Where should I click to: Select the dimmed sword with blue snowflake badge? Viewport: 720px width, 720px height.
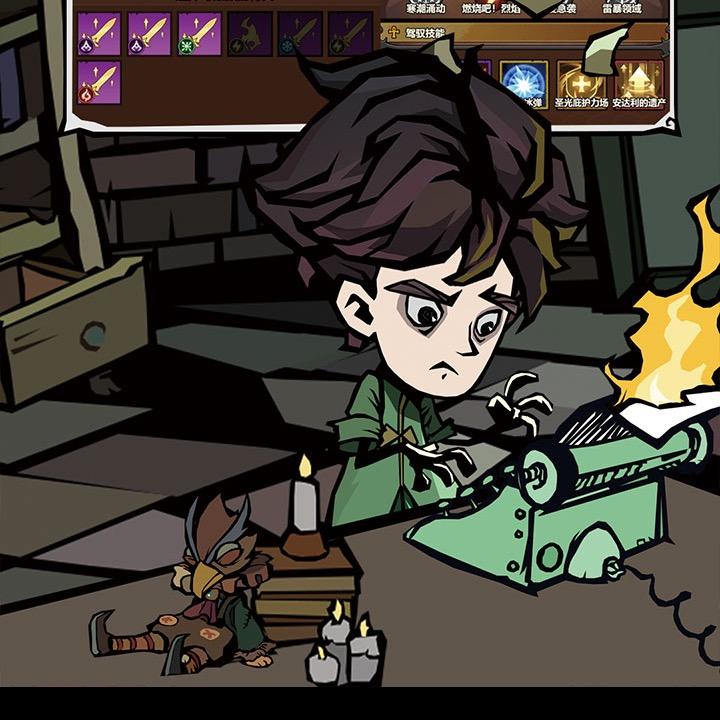tap(299, 33)
